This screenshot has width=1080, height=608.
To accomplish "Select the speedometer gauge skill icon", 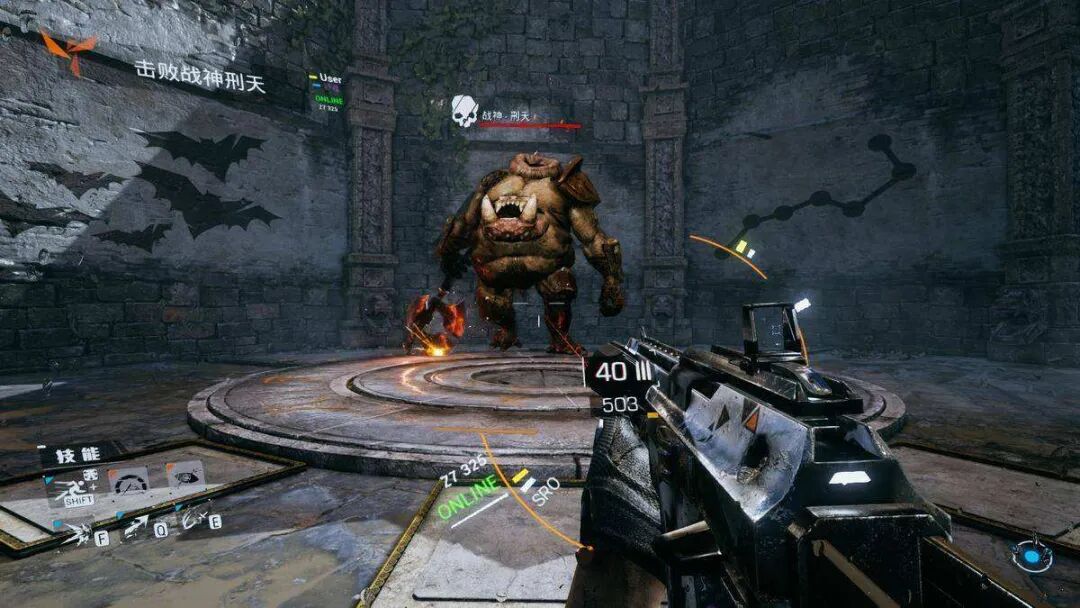I will (128, 481).
